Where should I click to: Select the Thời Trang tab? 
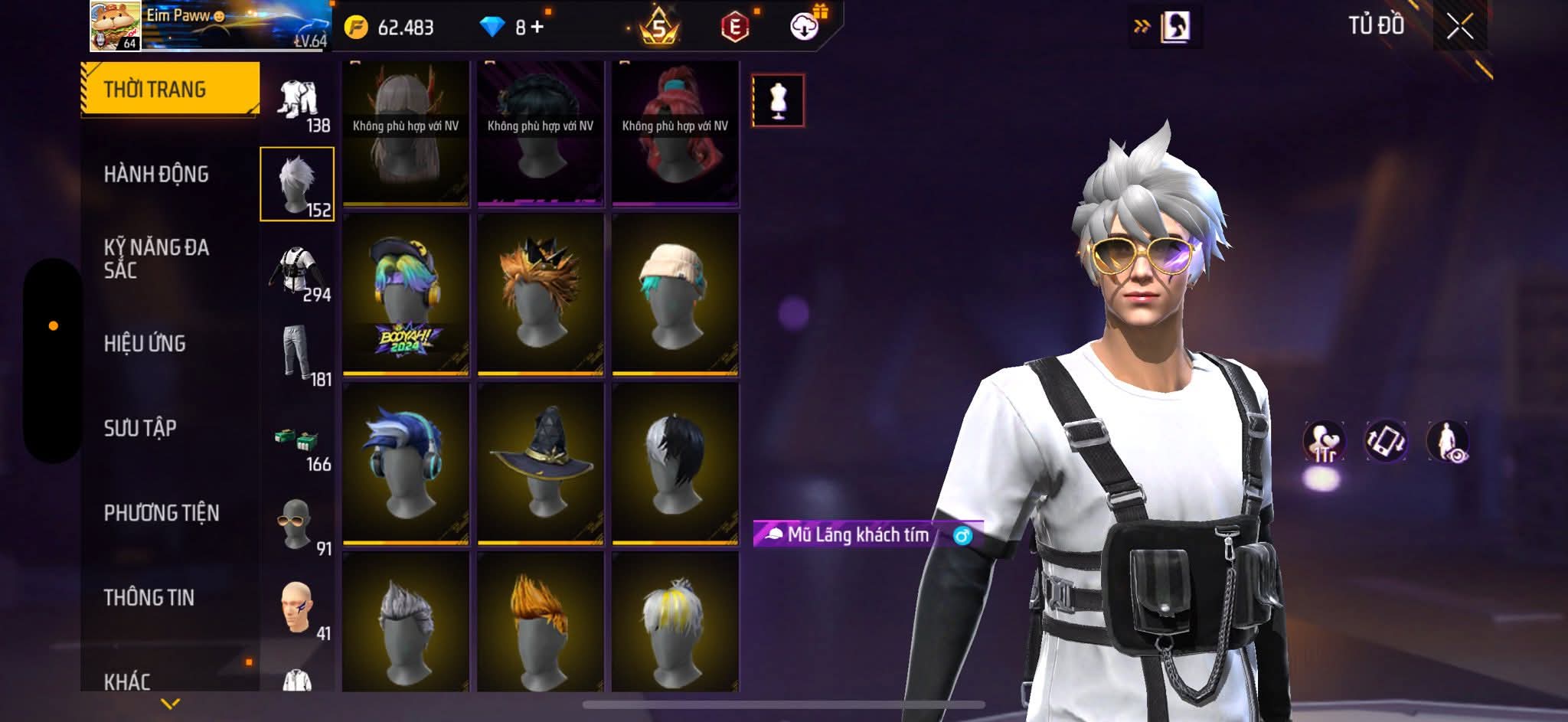[x=170, y=89]
